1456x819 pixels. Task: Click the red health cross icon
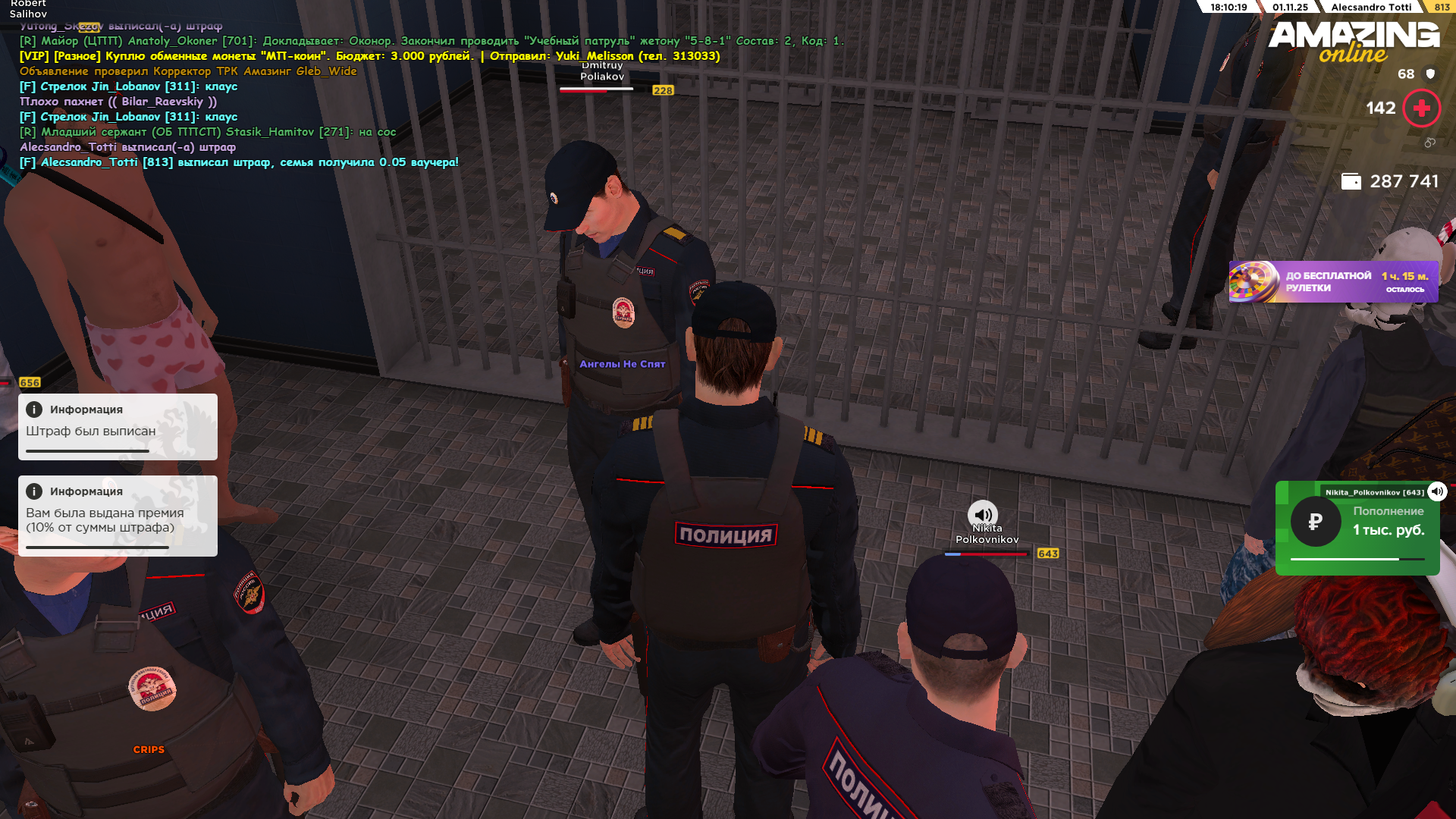click(1422, 108)
